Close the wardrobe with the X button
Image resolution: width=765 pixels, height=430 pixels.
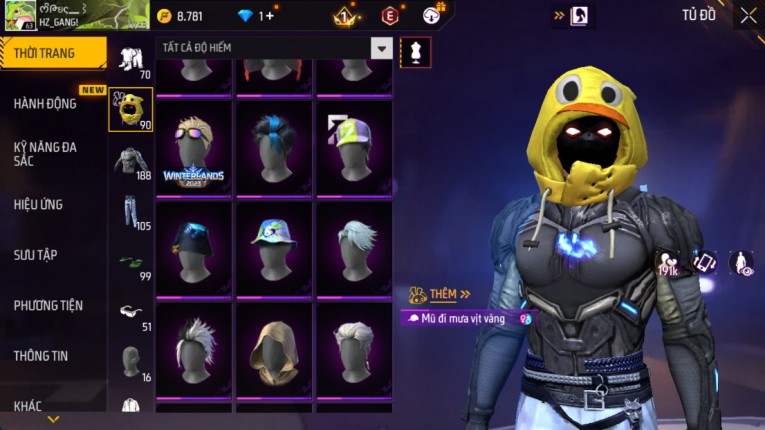click(748, 15)
